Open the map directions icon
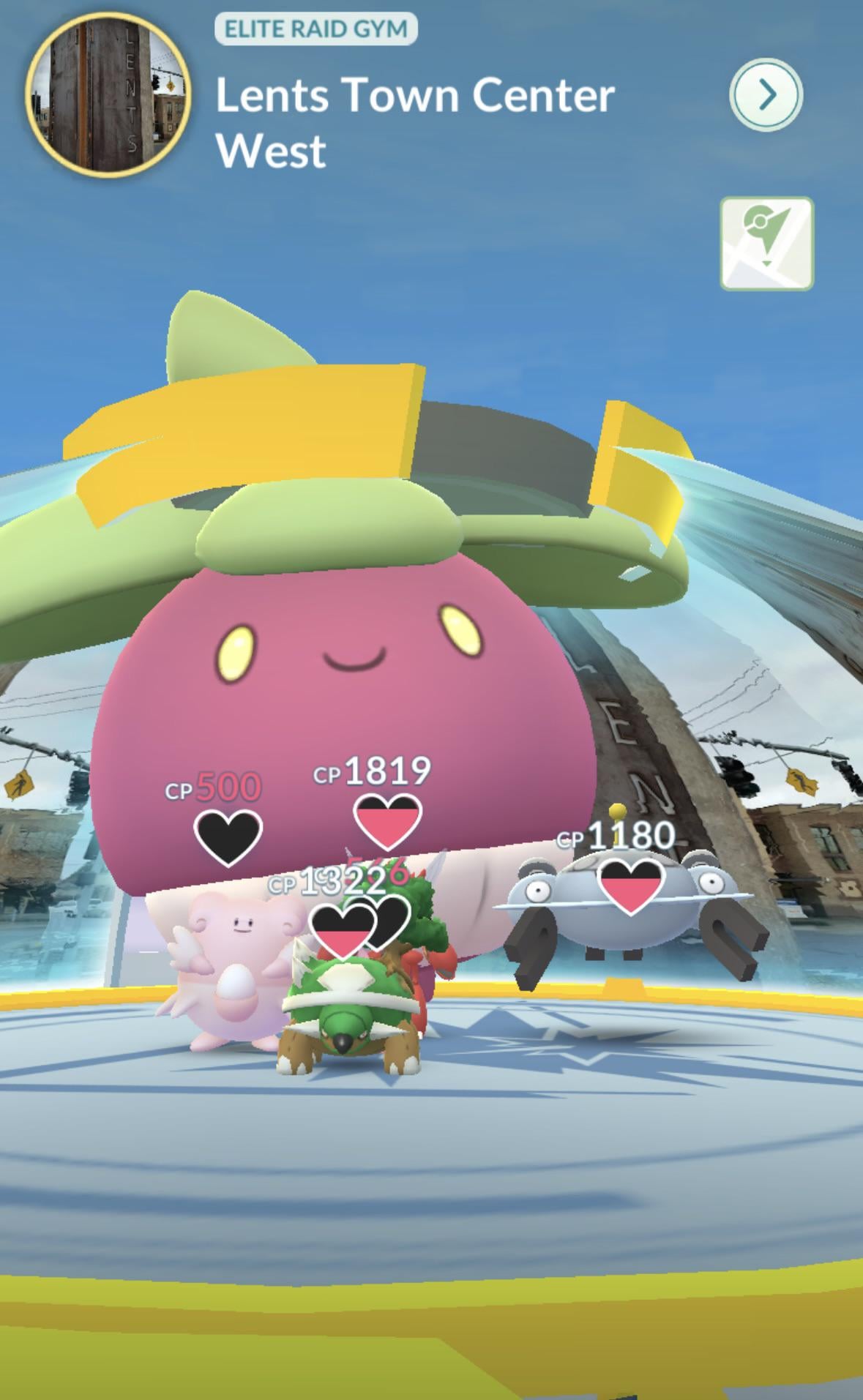 pos(766,243)
